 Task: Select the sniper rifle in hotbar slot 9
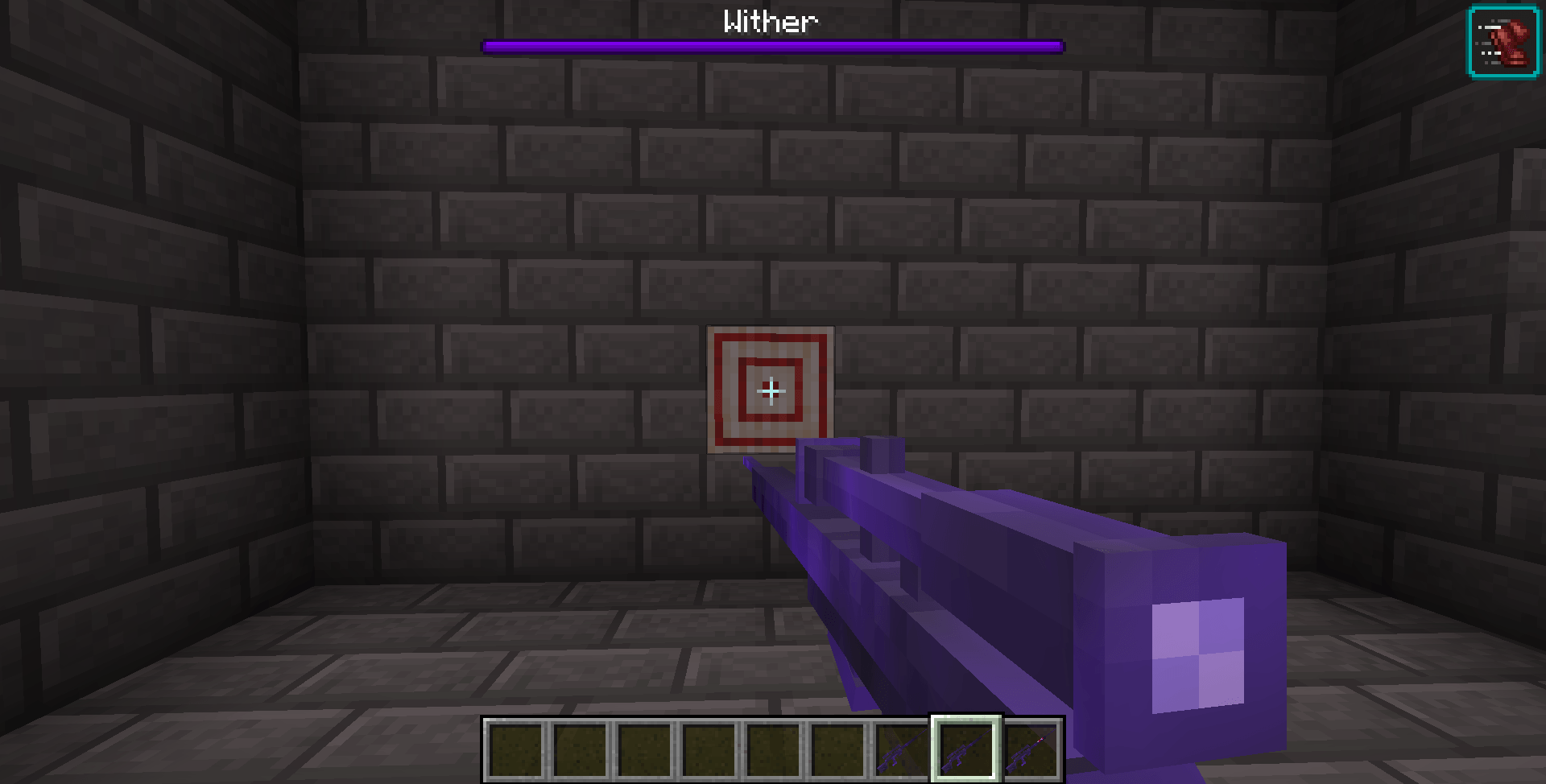tap(1032, 749)
